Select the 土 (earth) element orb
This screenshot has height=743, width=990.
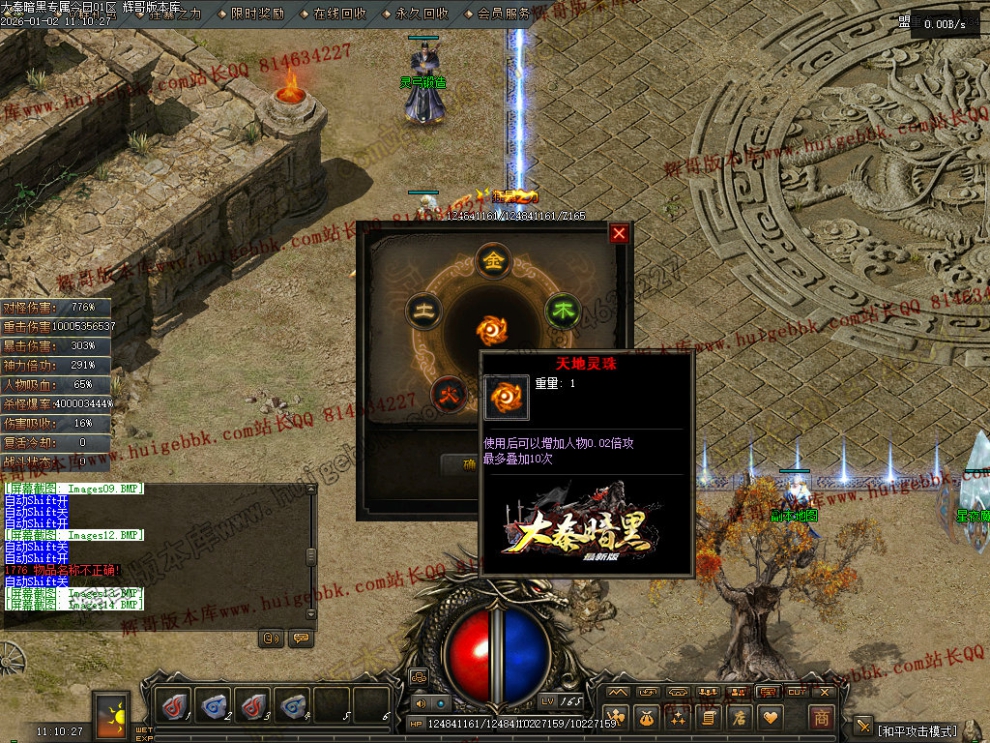point(424,311)
